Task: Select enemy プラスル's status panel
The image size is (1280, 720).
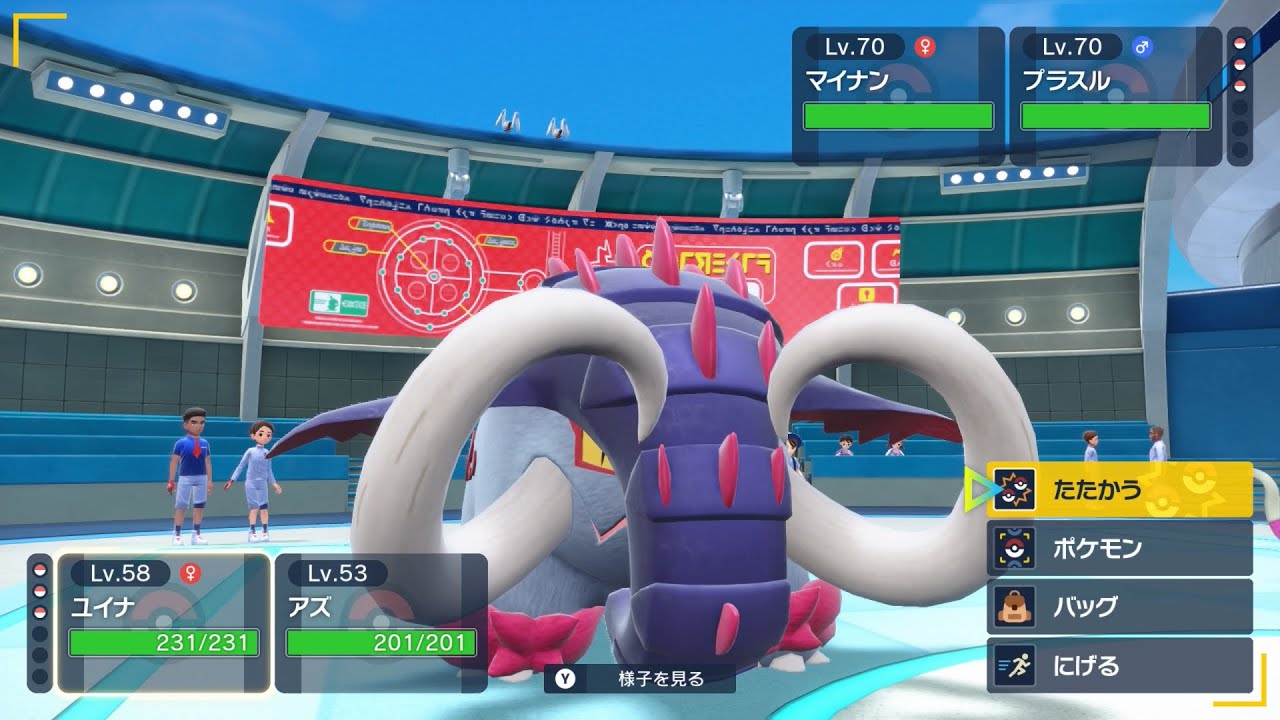Action: [1115, 96]
